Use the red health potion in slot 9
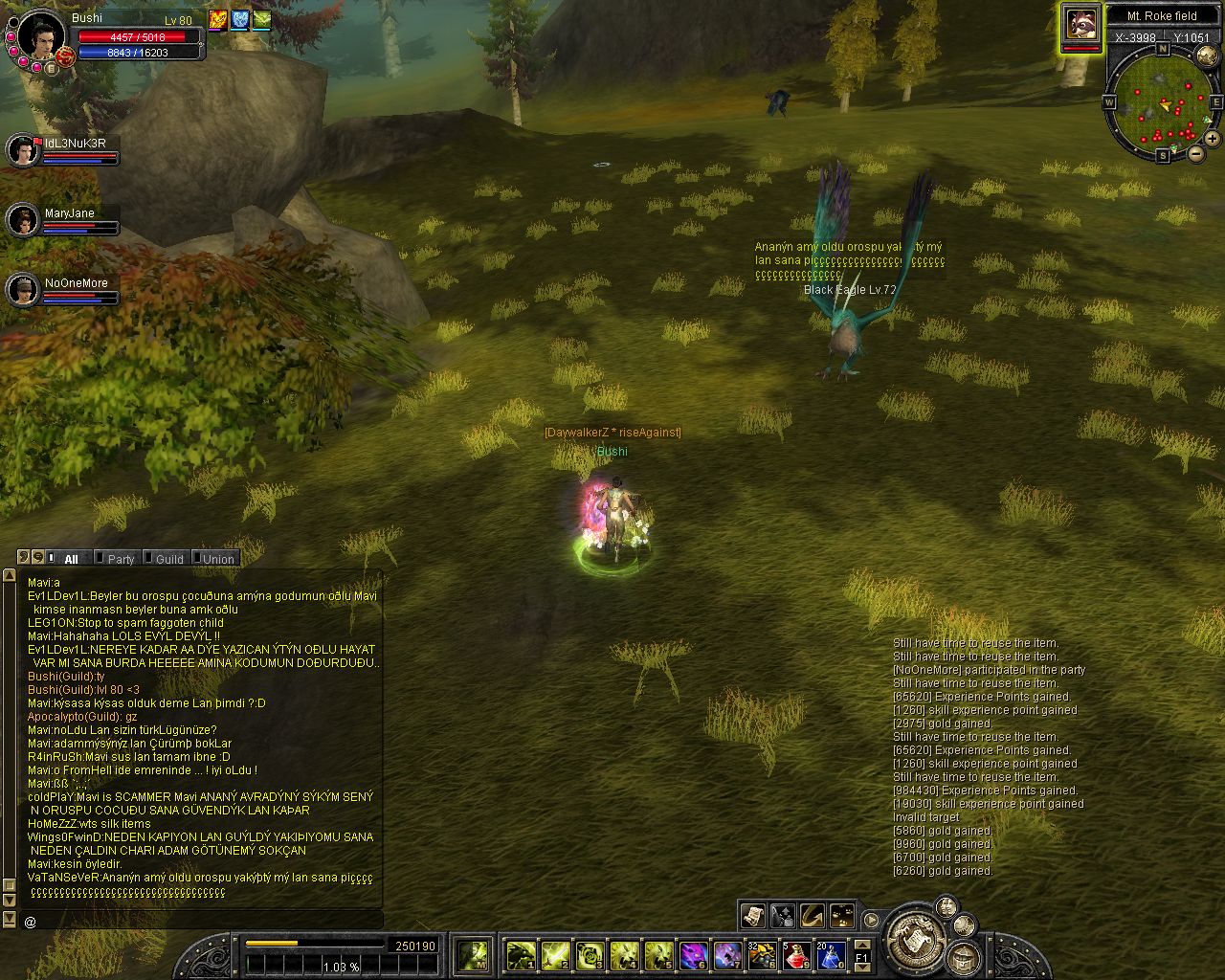Viewport: 1225px width, 980px height. point(795,955)
